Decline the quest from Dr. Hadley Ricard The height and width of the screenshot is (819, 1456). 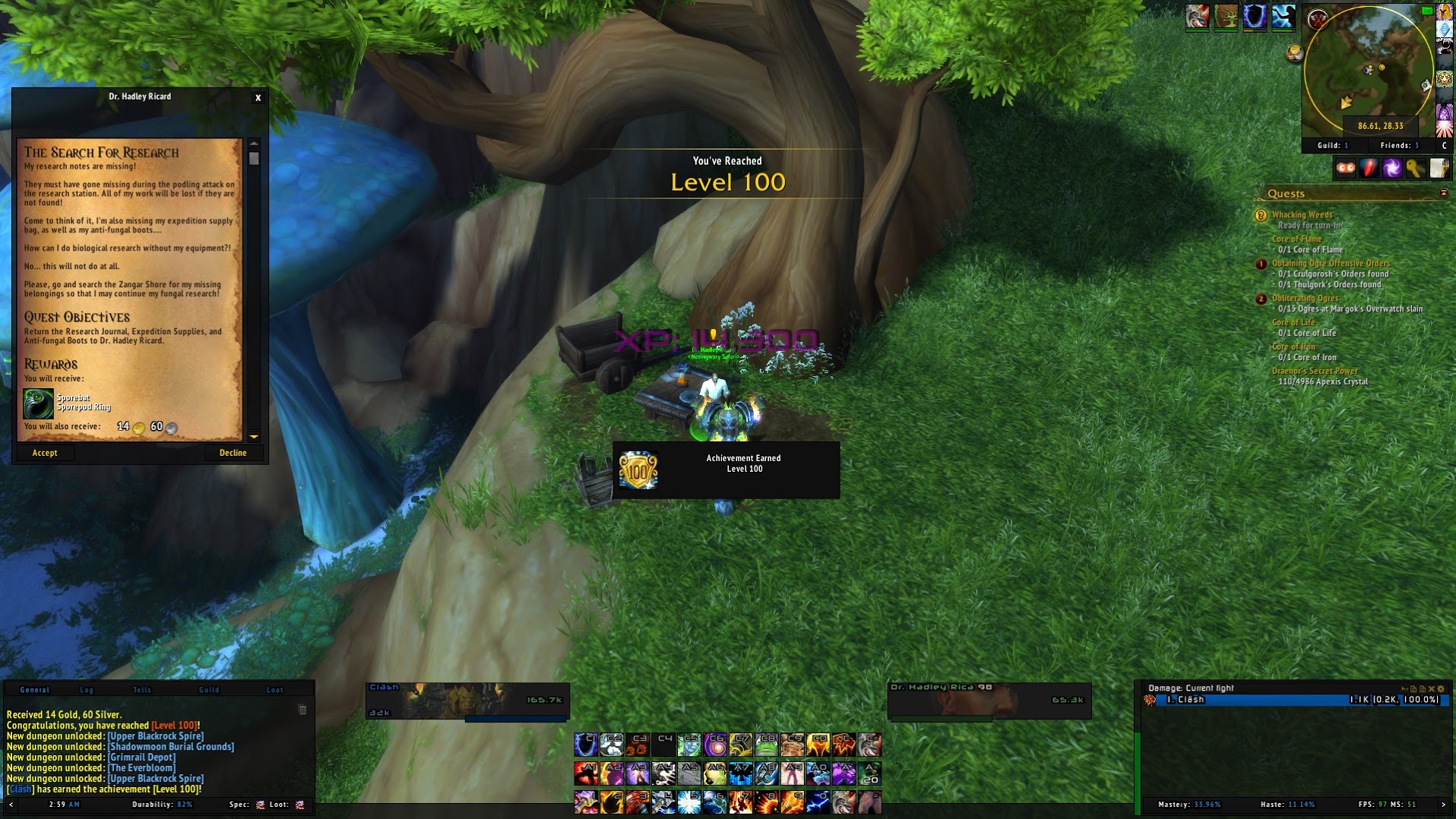click(233, 453)
